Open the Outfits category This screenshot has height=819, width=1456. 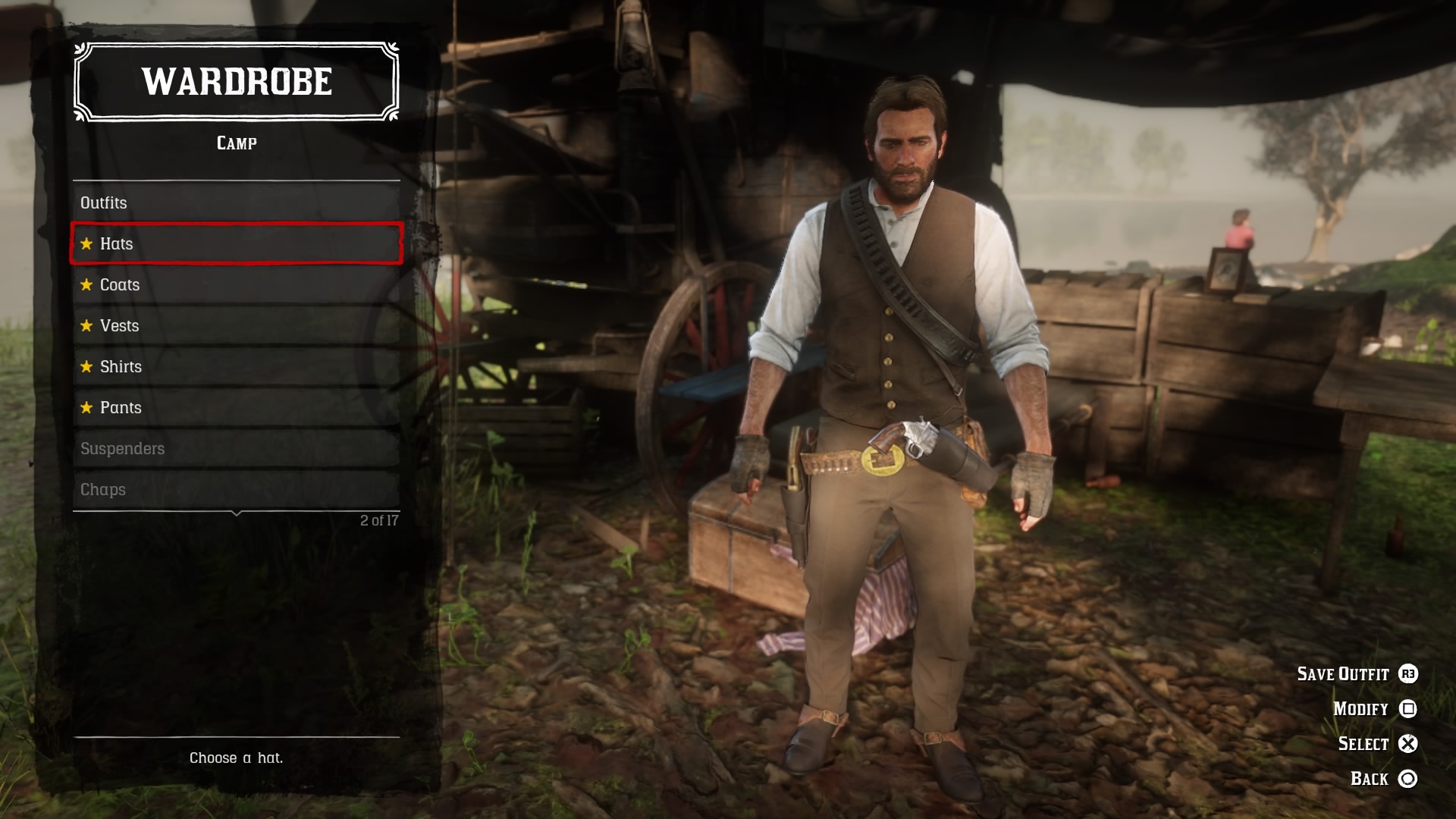coord(103,203)
